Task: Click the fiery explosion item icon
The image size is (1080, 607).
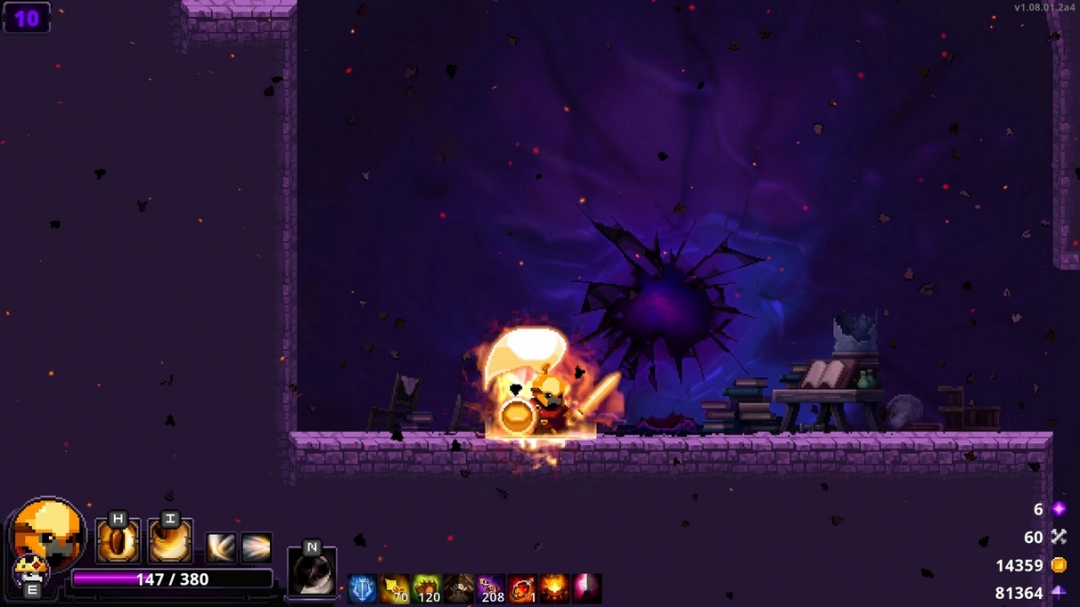Action: 554,588
